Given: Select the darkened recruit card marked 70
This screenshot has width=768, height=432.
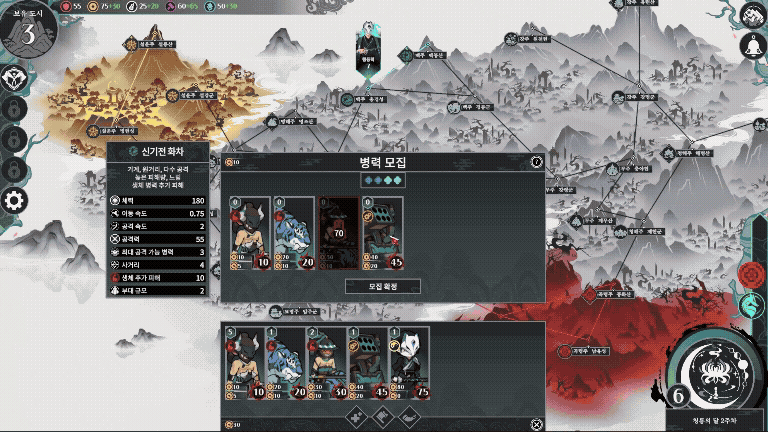Looking at the screenshot, I should tap(338, 234).
